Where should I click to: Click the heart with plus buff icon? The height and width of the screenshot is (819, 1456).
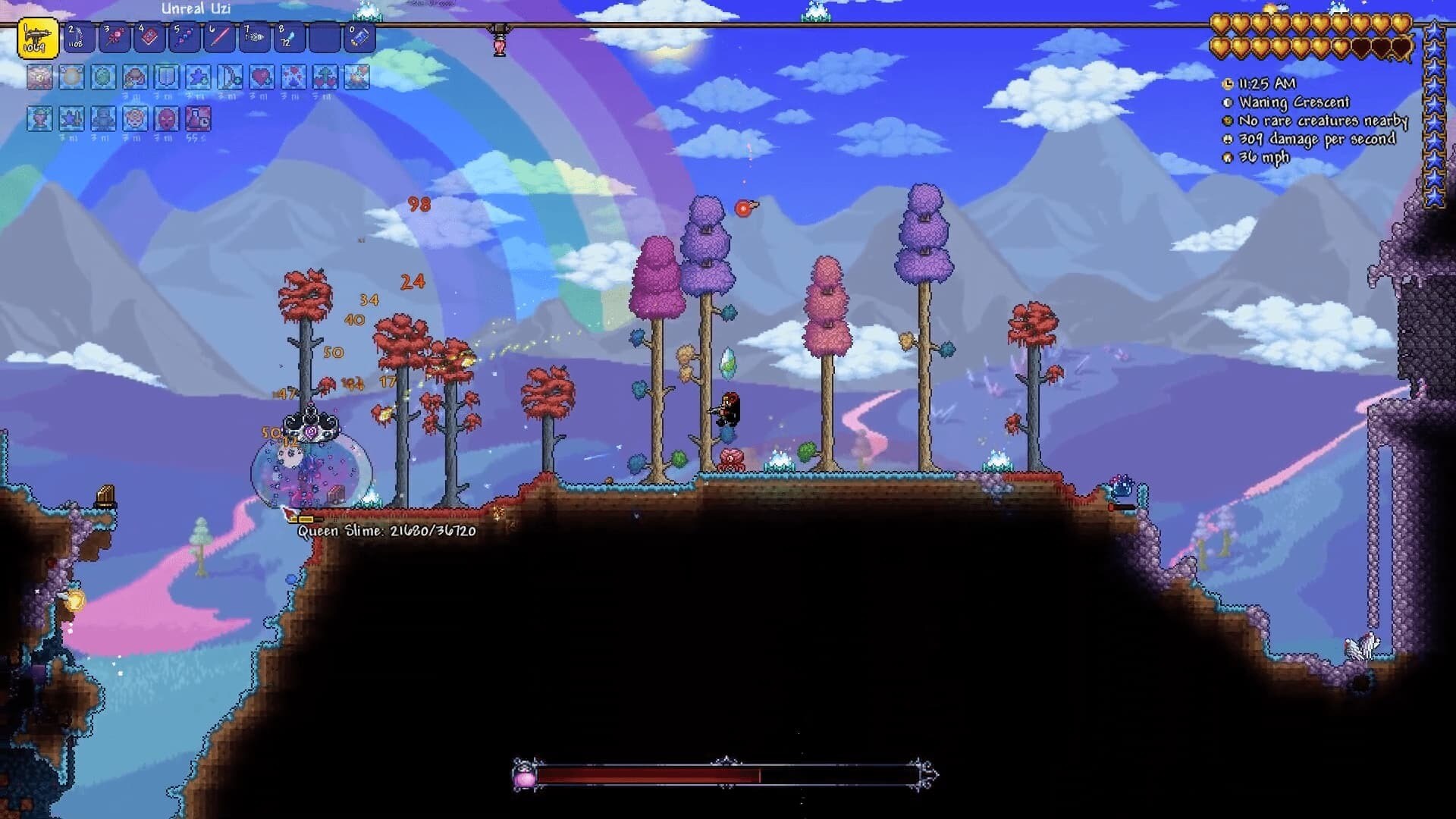pos(262,77)
